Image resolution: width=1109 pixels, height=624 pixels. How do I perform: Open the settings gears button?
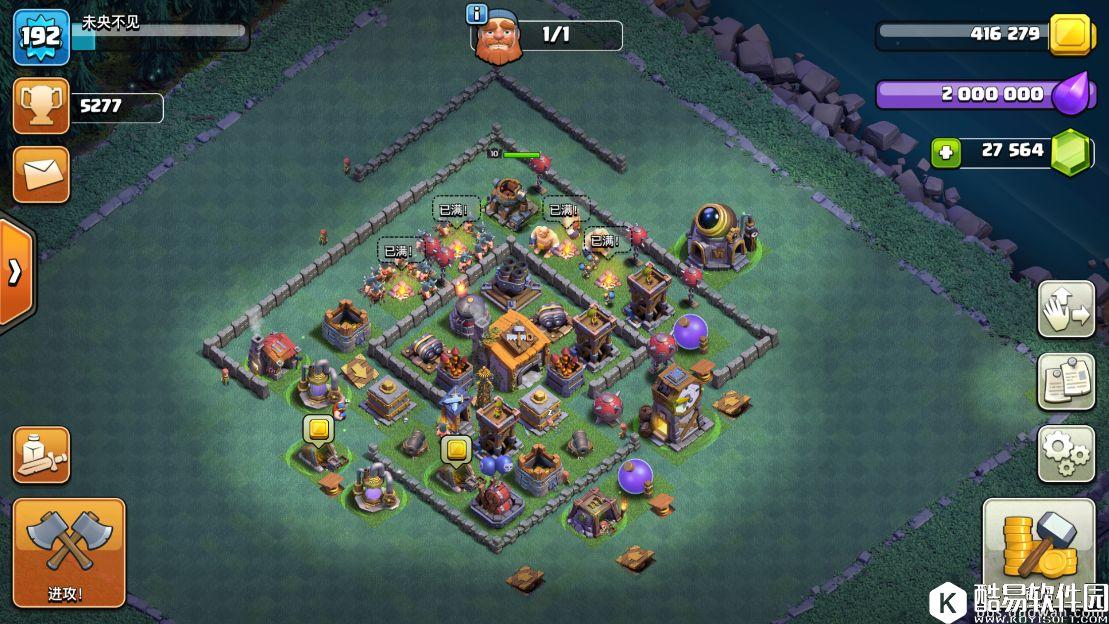1066,454
